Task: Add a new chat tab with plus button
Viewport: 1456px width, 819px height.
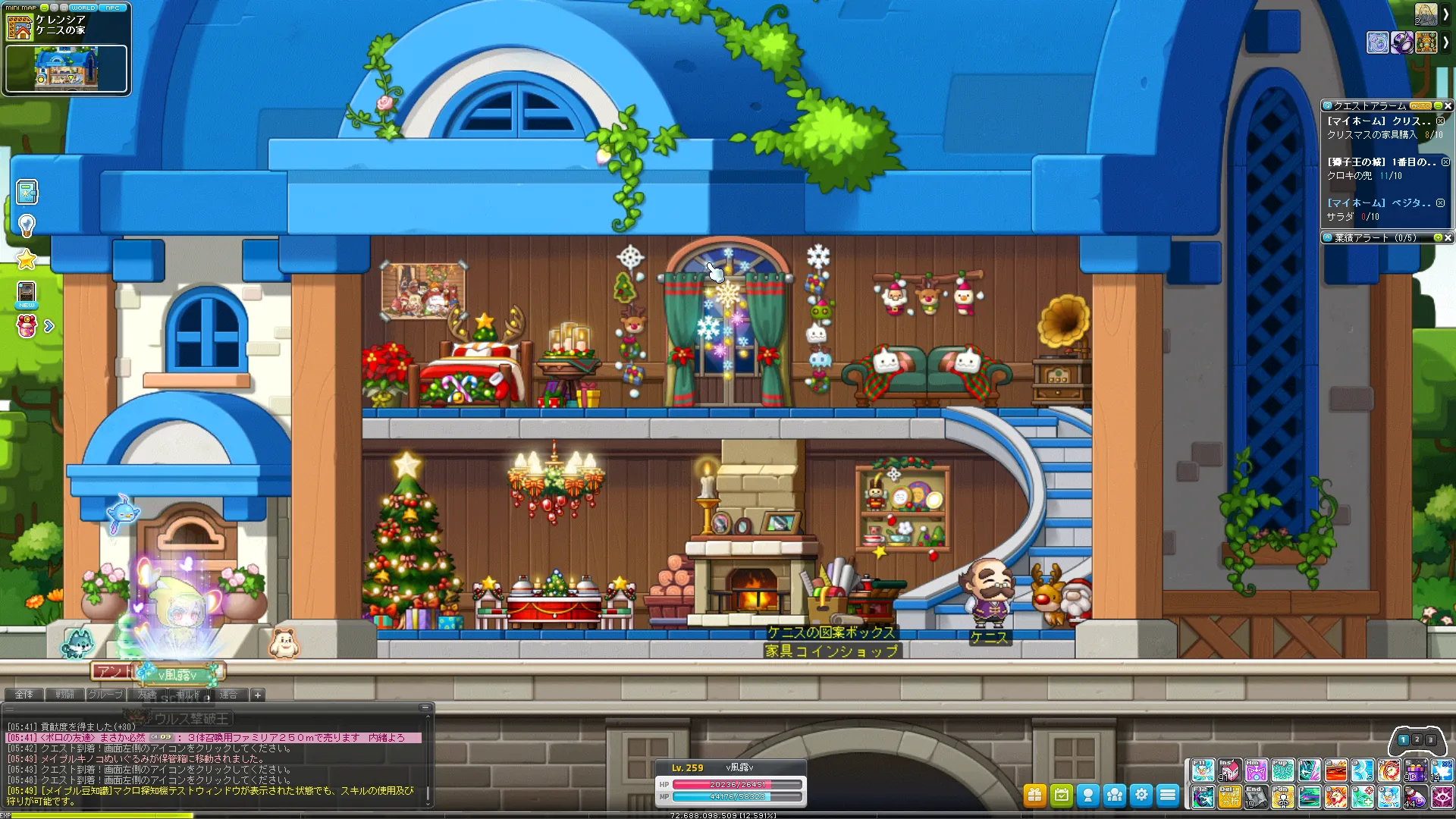Action: 258,695
